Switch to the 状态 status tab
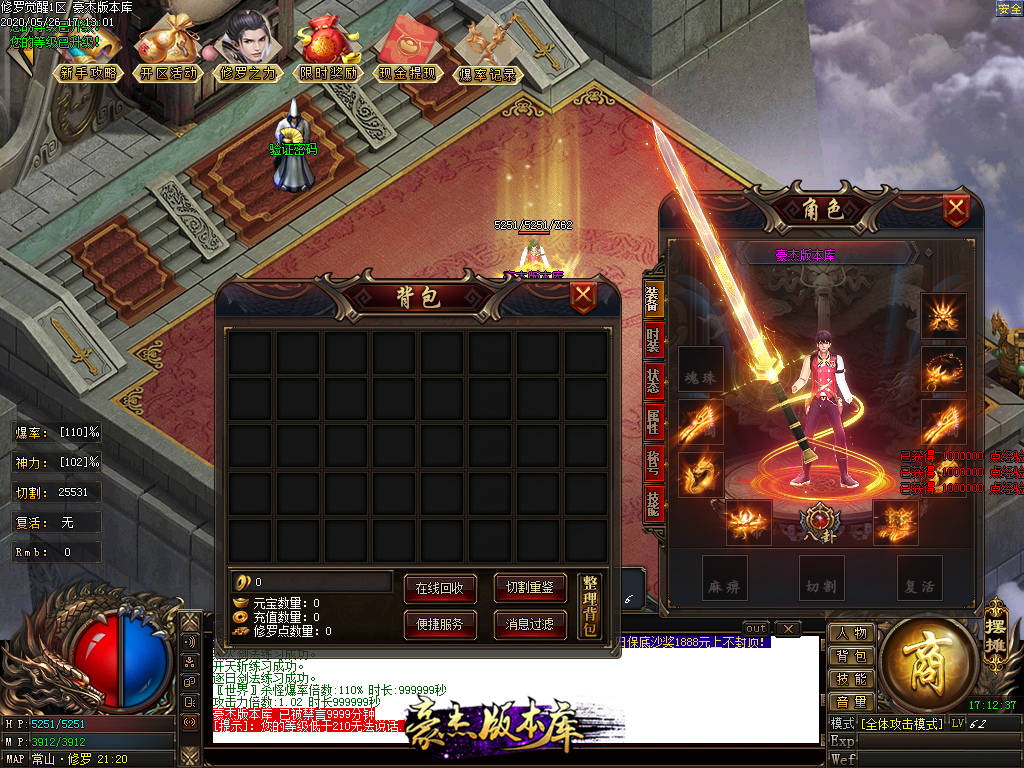This screenshot has height=768, width=1024. pyautogui.click(x=652, y=381)
